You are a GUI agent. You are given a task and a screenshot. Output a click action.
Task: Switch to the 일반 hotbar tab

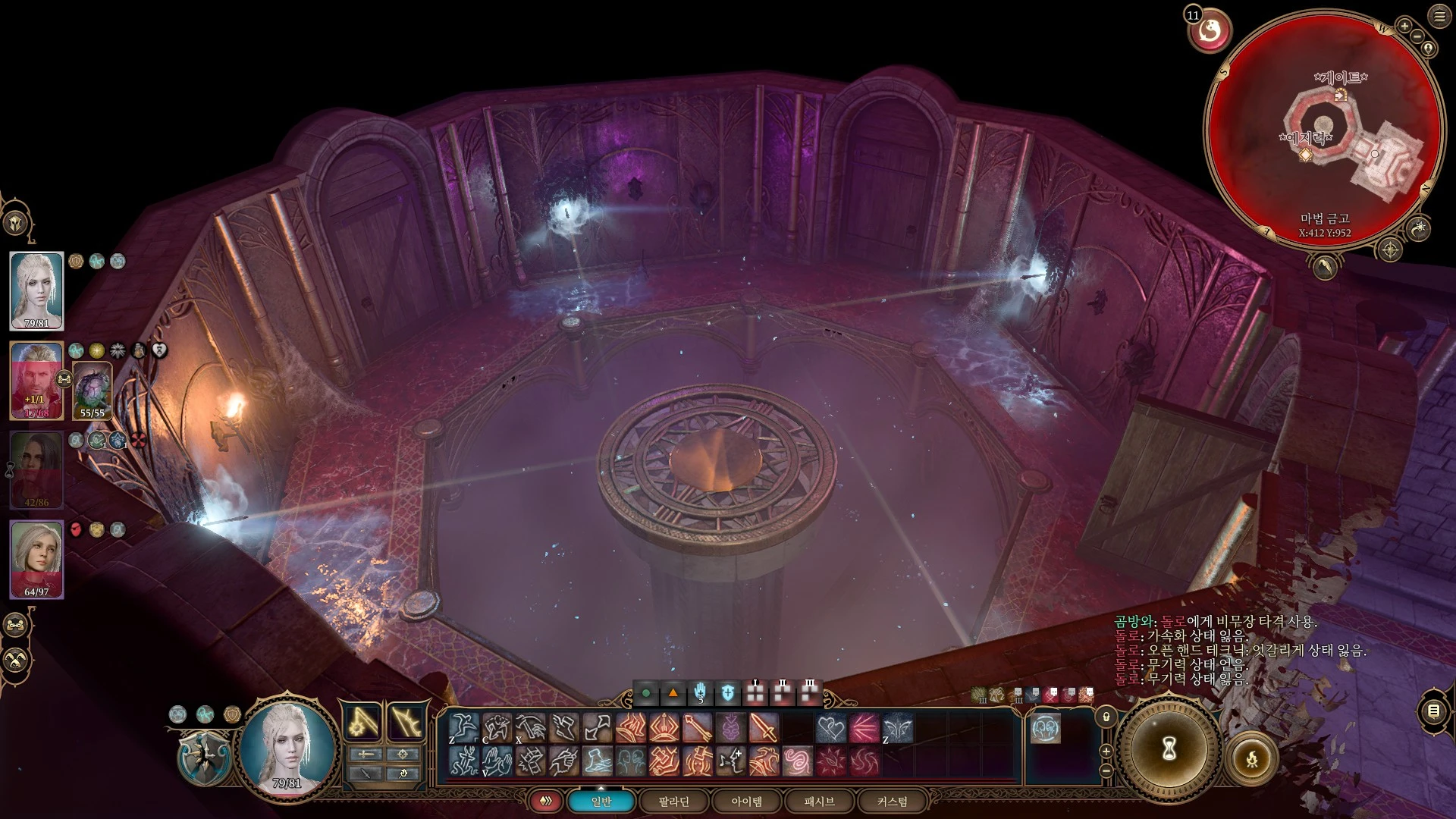point(601,802)
